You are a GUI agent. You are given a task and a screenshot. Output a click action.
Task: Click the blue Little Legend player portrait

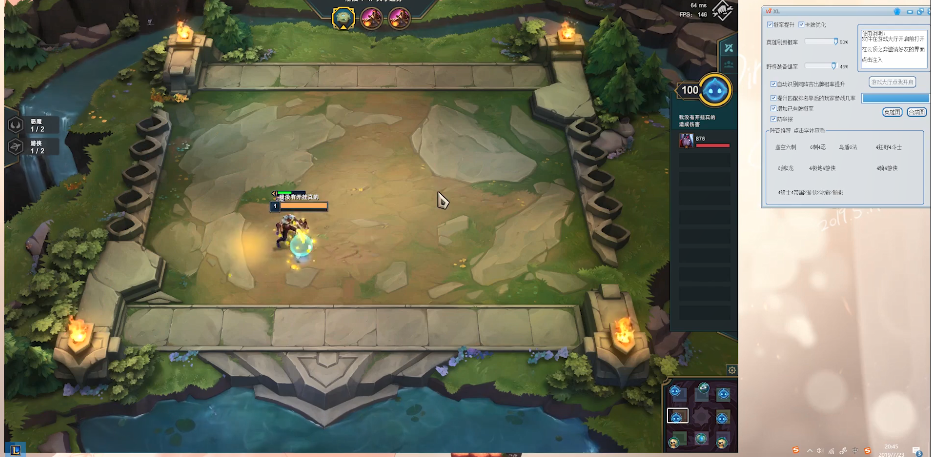[x=714, y=90]
